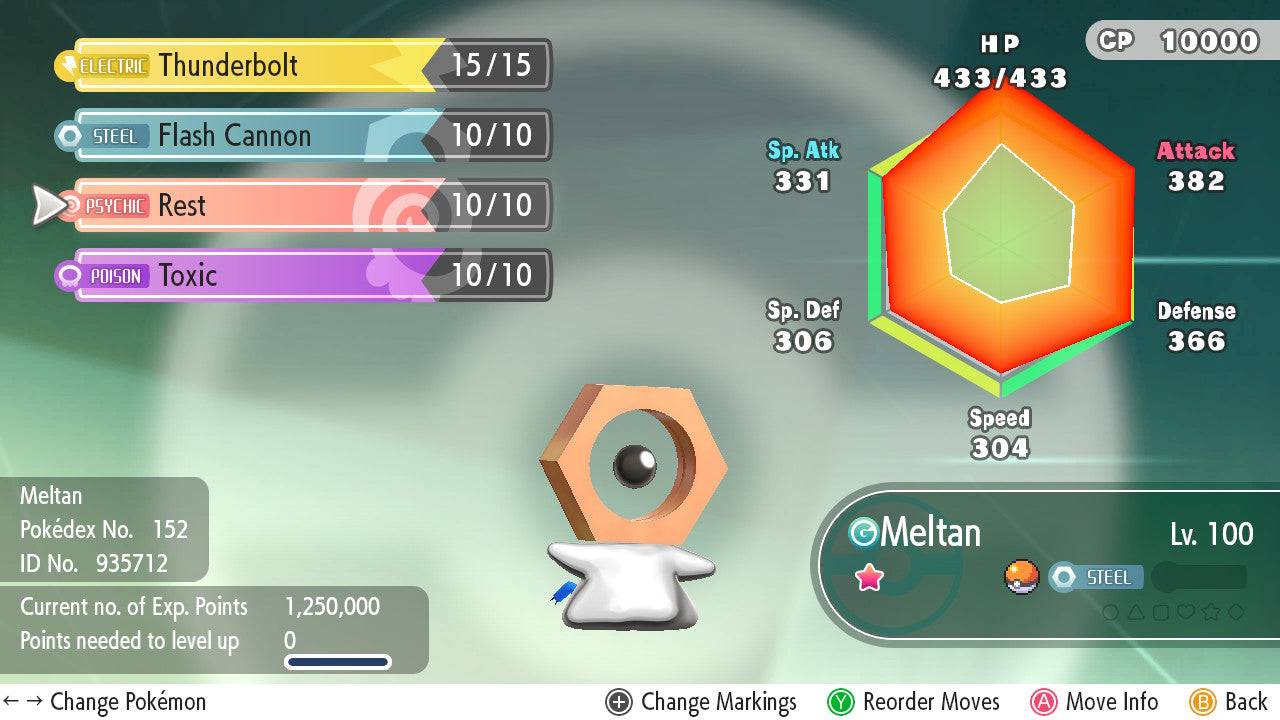
Task: Select the square marking symbol
Action: tap(1162, 612)
